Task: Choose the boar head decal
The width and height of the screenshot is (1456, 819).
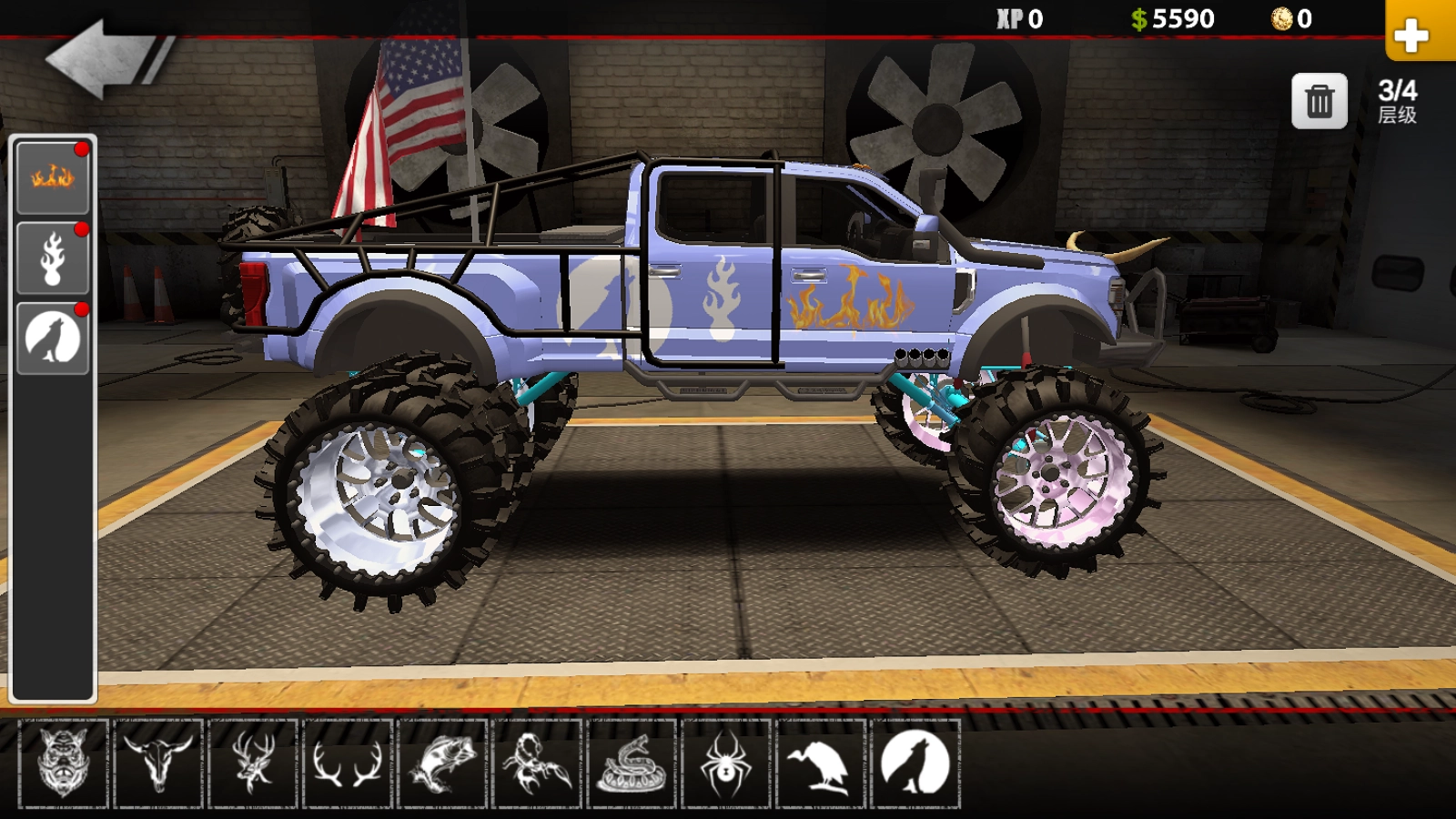Action: 64,763
